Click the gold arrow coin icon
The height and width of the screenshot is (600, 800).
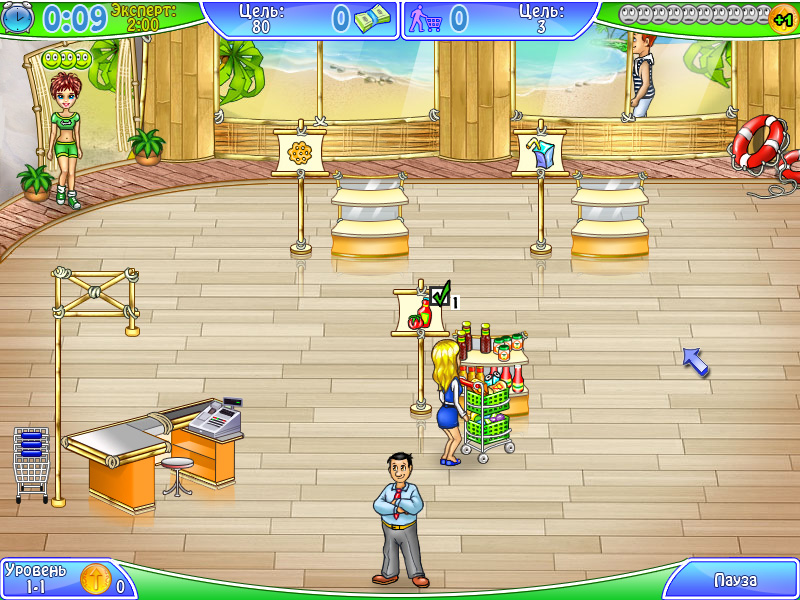[94, 579]
